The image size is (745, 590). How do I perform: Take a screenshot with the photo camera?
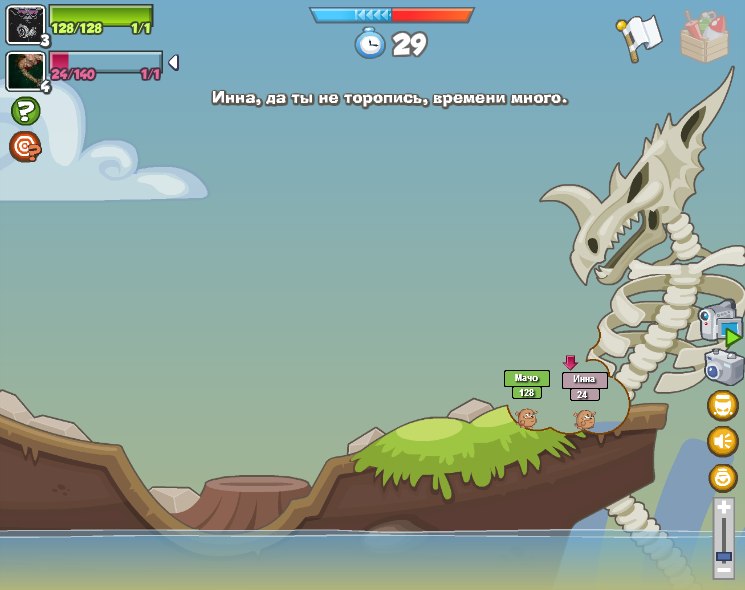(x=724, y=367)
